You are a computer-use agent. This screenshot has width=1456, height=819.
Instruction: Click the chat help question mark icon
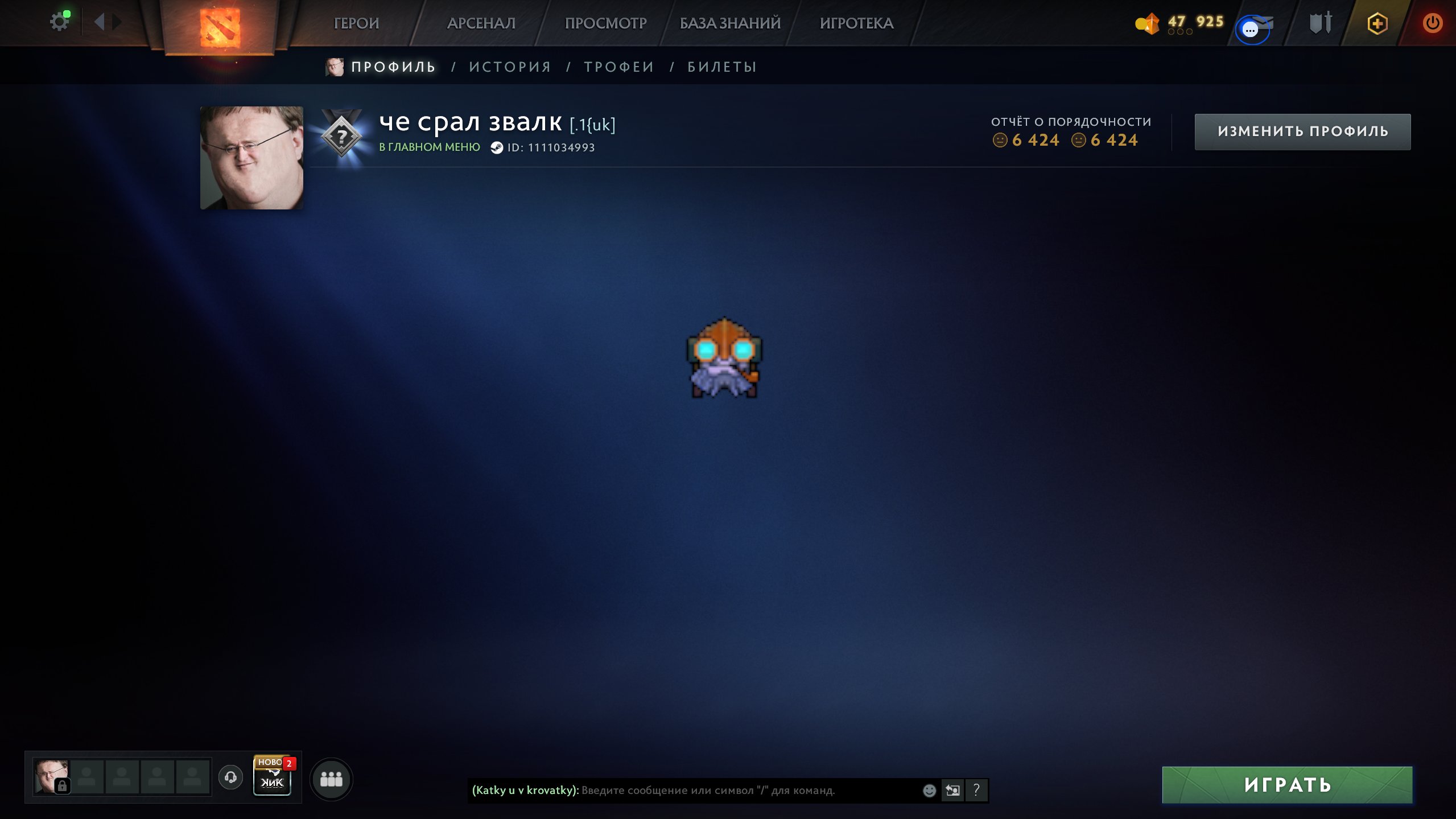click(977, 790)
